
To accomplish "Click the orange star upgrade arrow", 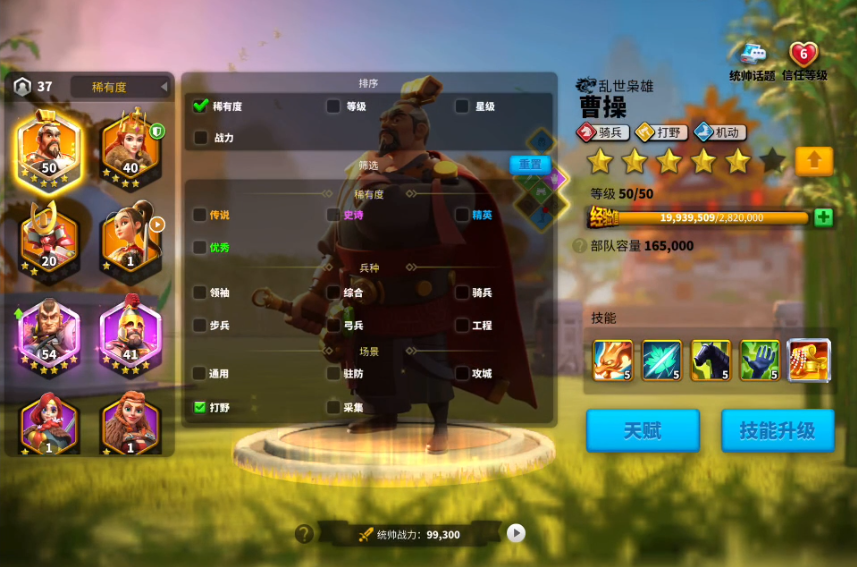I will [814, 160].
